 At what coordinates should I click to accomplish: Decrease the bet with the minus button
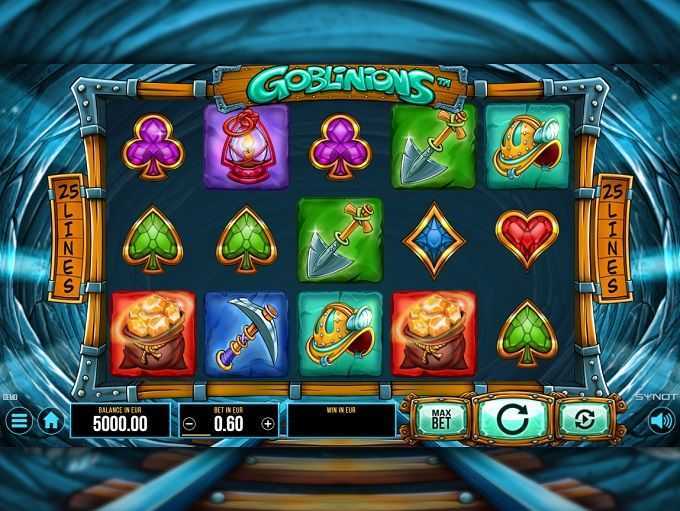(x=191, y=423)
